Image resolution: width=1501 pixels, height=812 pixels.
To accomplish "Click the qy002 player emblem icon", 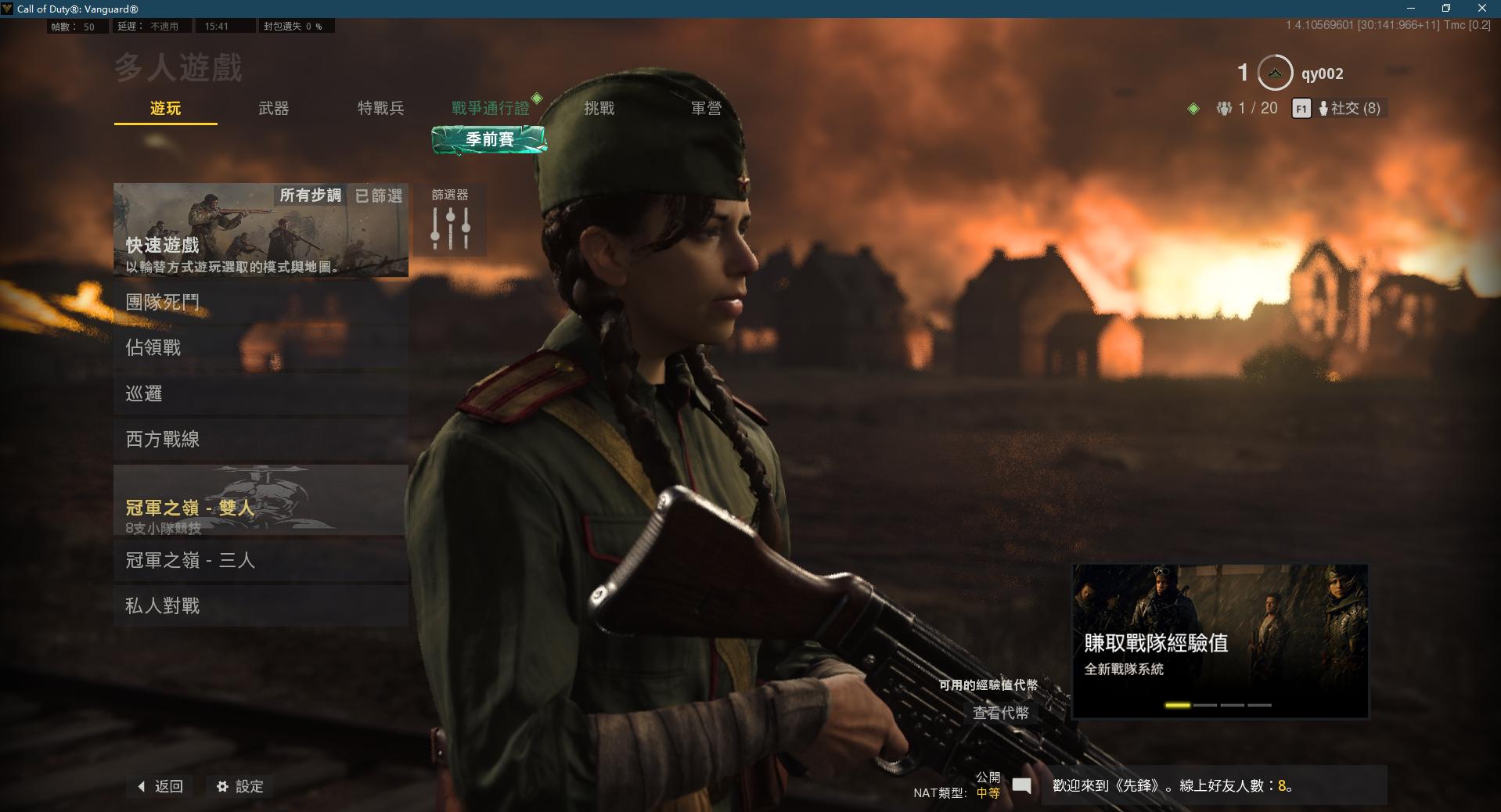I will [1274, 73].
